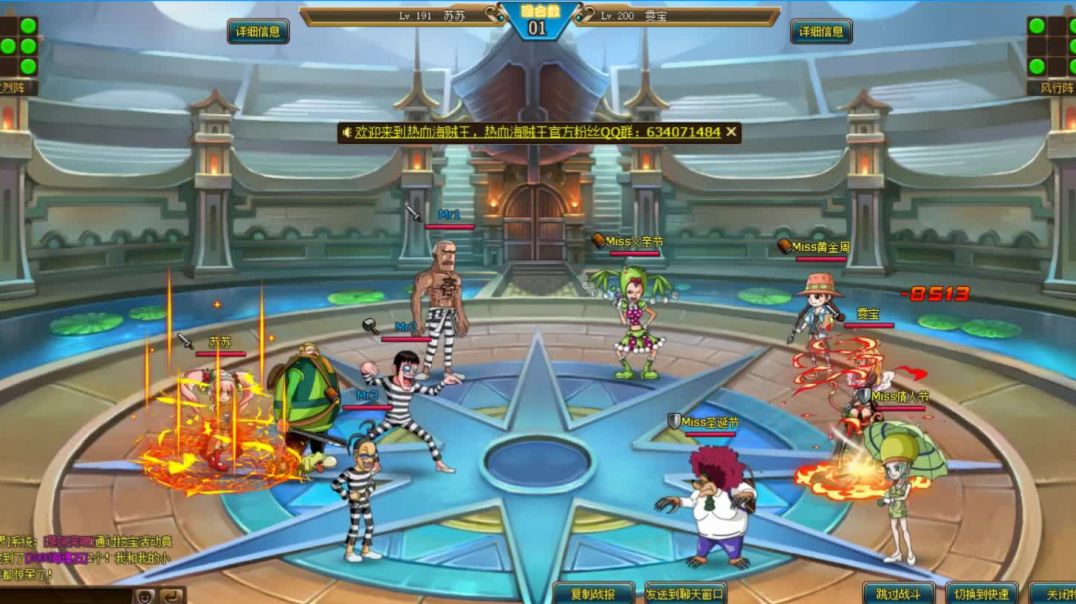This screenshot has width=1076, height=604.
Task: Open the chat emoji picker
Action: 145,596
